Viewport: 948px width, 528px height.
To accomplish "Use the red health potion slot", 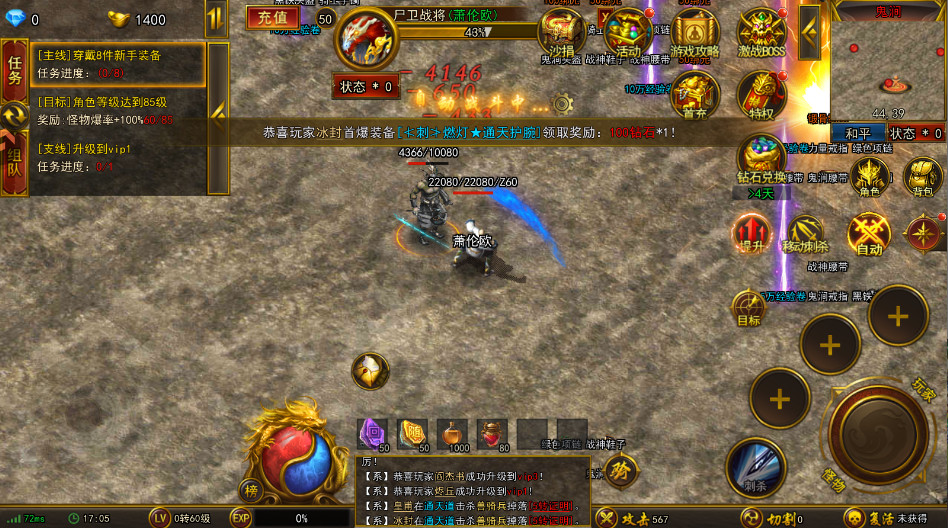I will [x=492, y=433].
